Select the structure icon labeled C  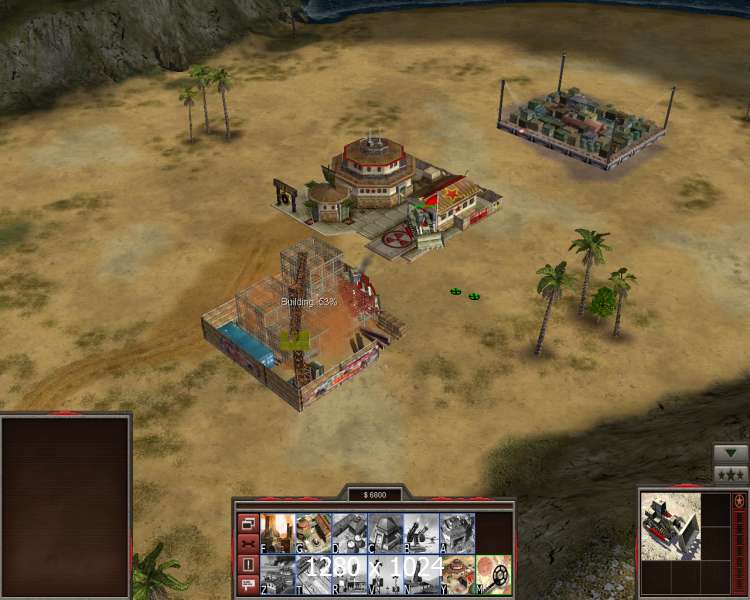point(385,533)
